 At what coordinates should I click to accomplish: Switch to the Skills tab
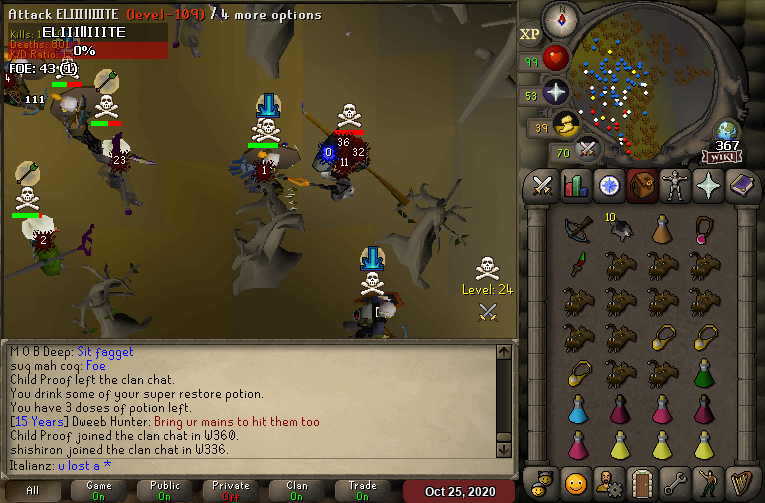coord(575,186)
